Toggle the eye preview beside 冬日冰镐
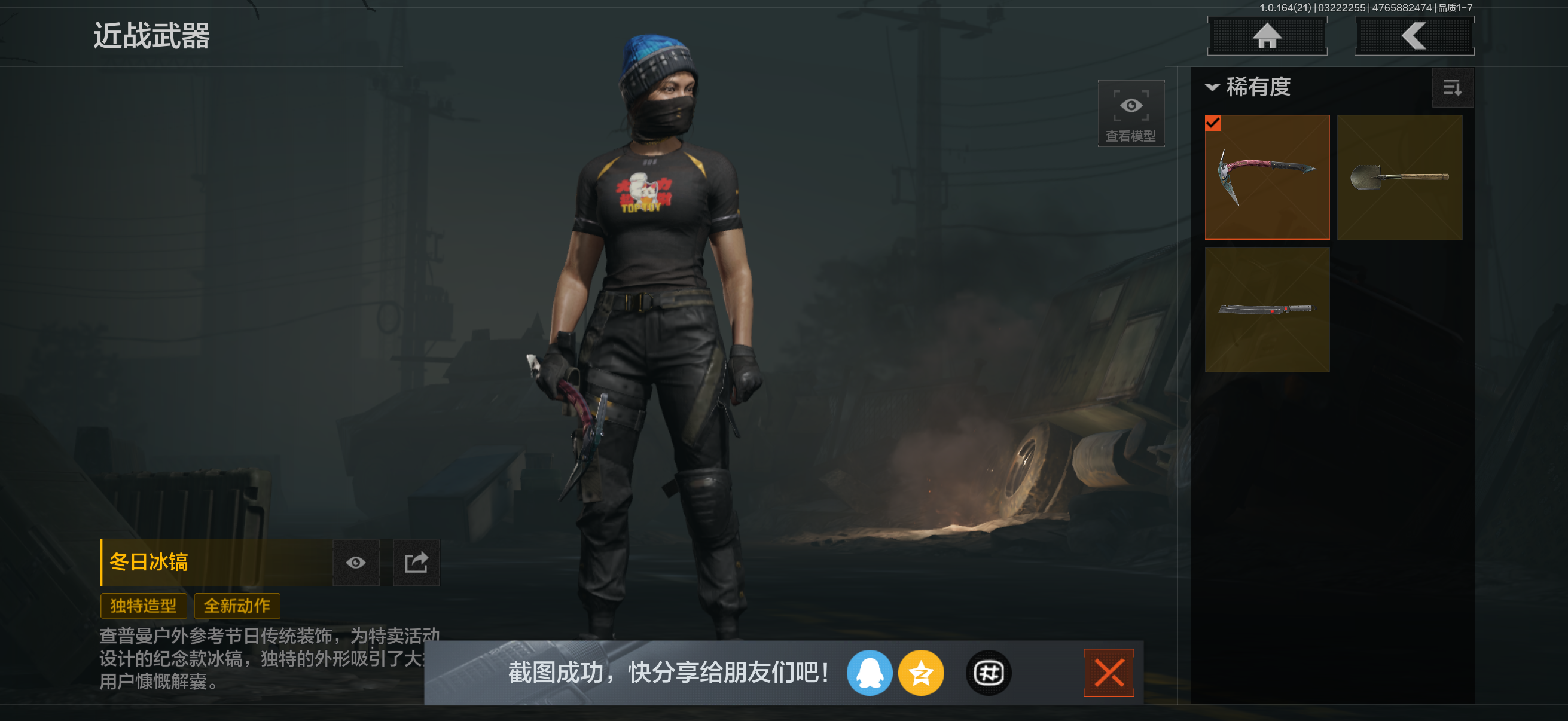The image size is (1568, 721). [356, 563]
